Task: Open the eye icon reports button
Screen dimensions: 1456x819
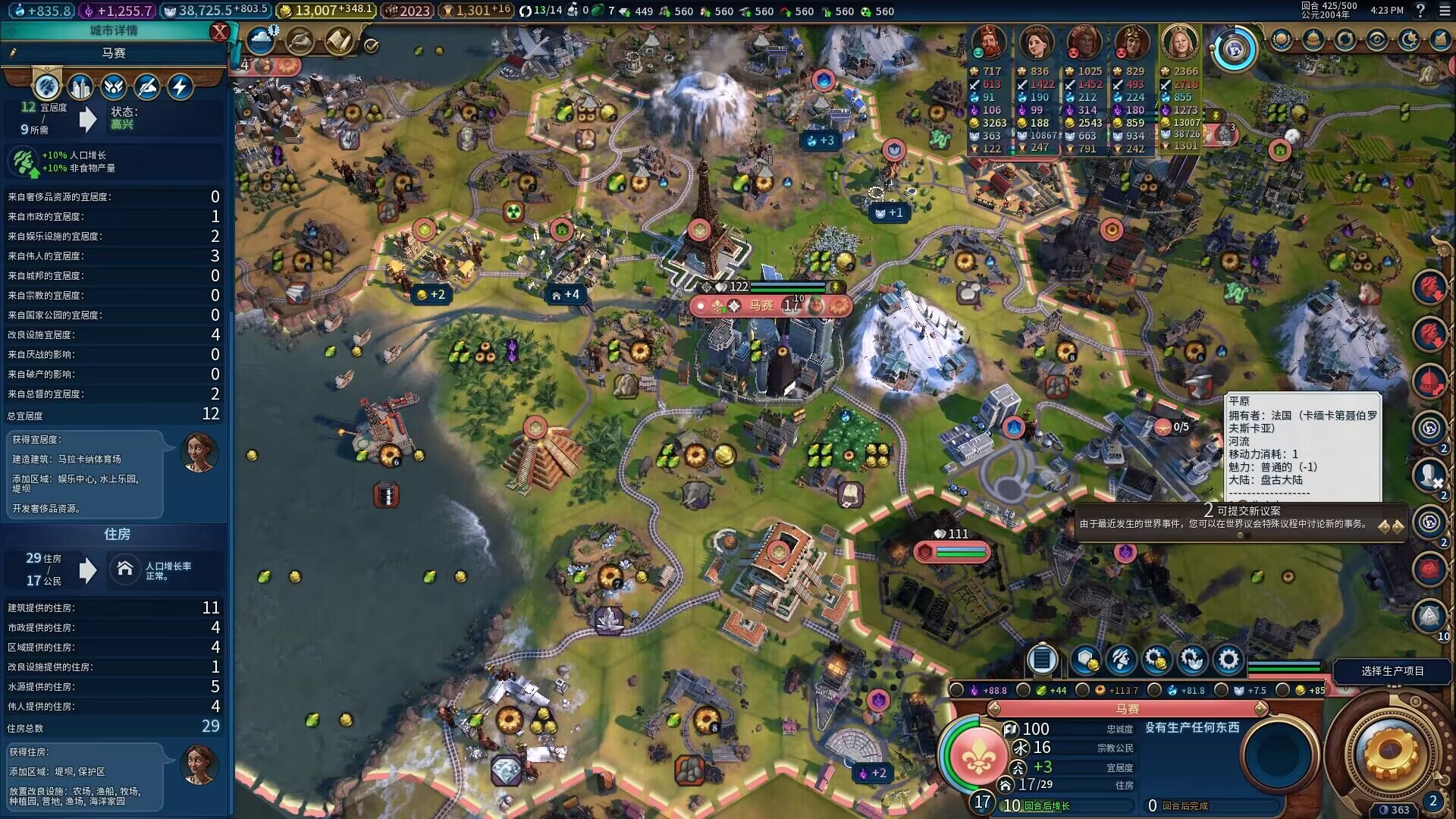Action: (1376, 40)
